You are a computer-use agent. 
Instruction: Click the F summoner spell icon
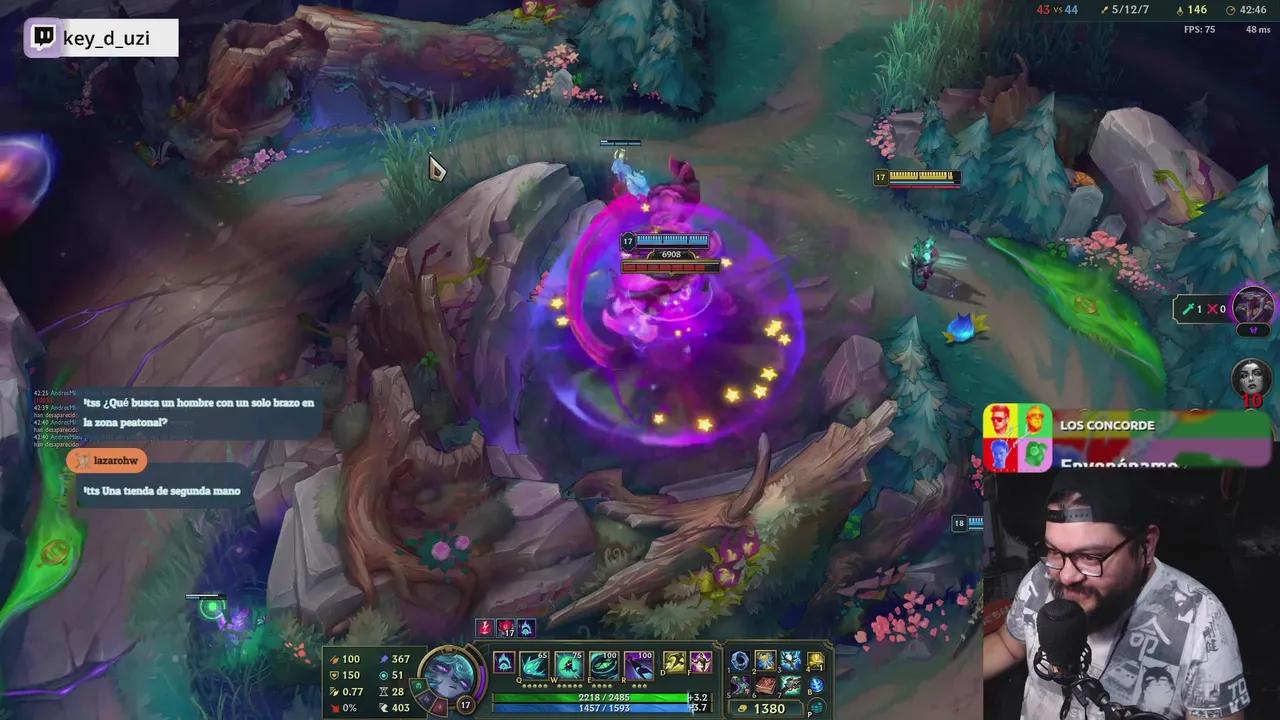(x=700, y=663)
